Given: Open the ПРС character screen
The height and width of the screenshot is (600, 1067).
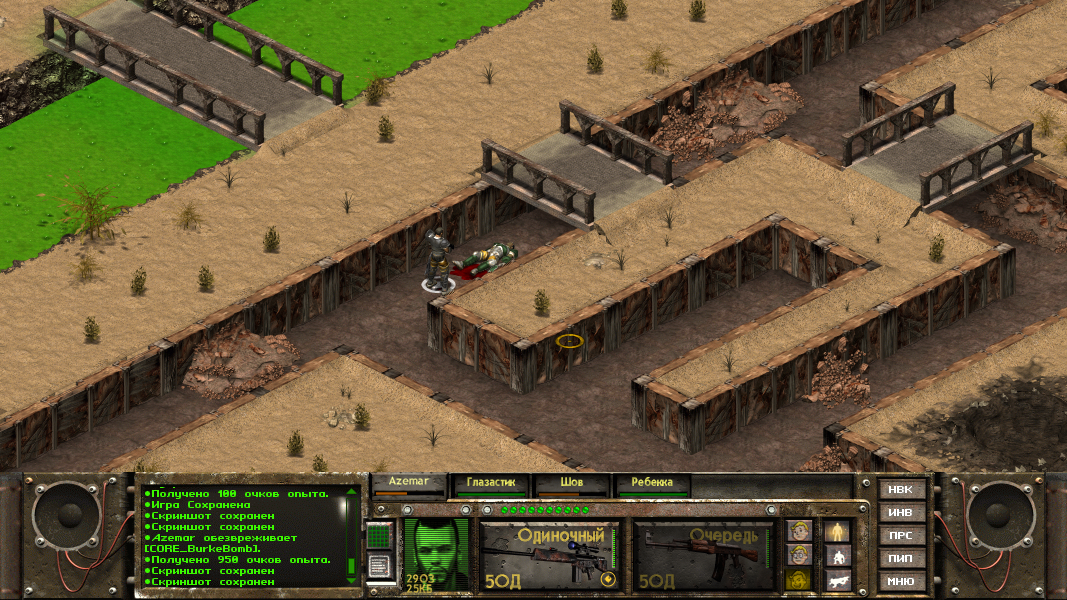Looking at the screenshot, I should click(900, 536).
